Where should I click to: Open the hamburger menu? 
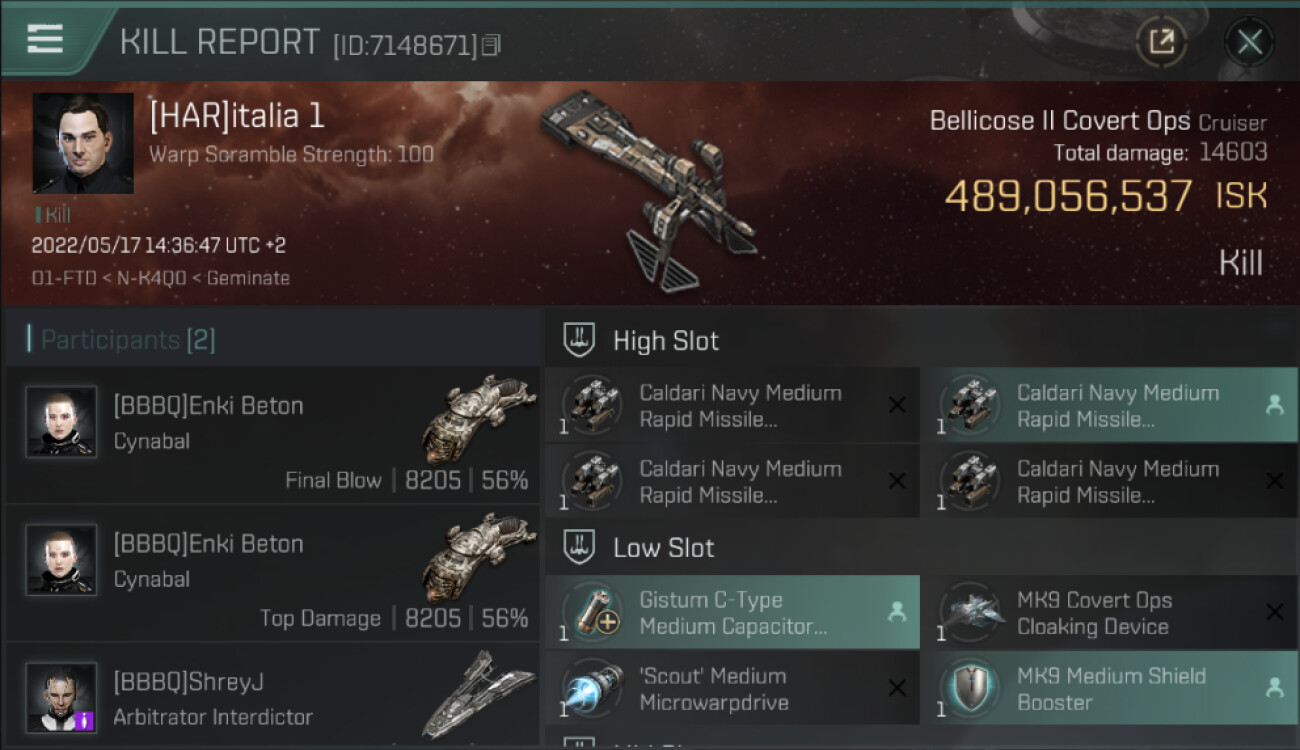pos(45,39)
